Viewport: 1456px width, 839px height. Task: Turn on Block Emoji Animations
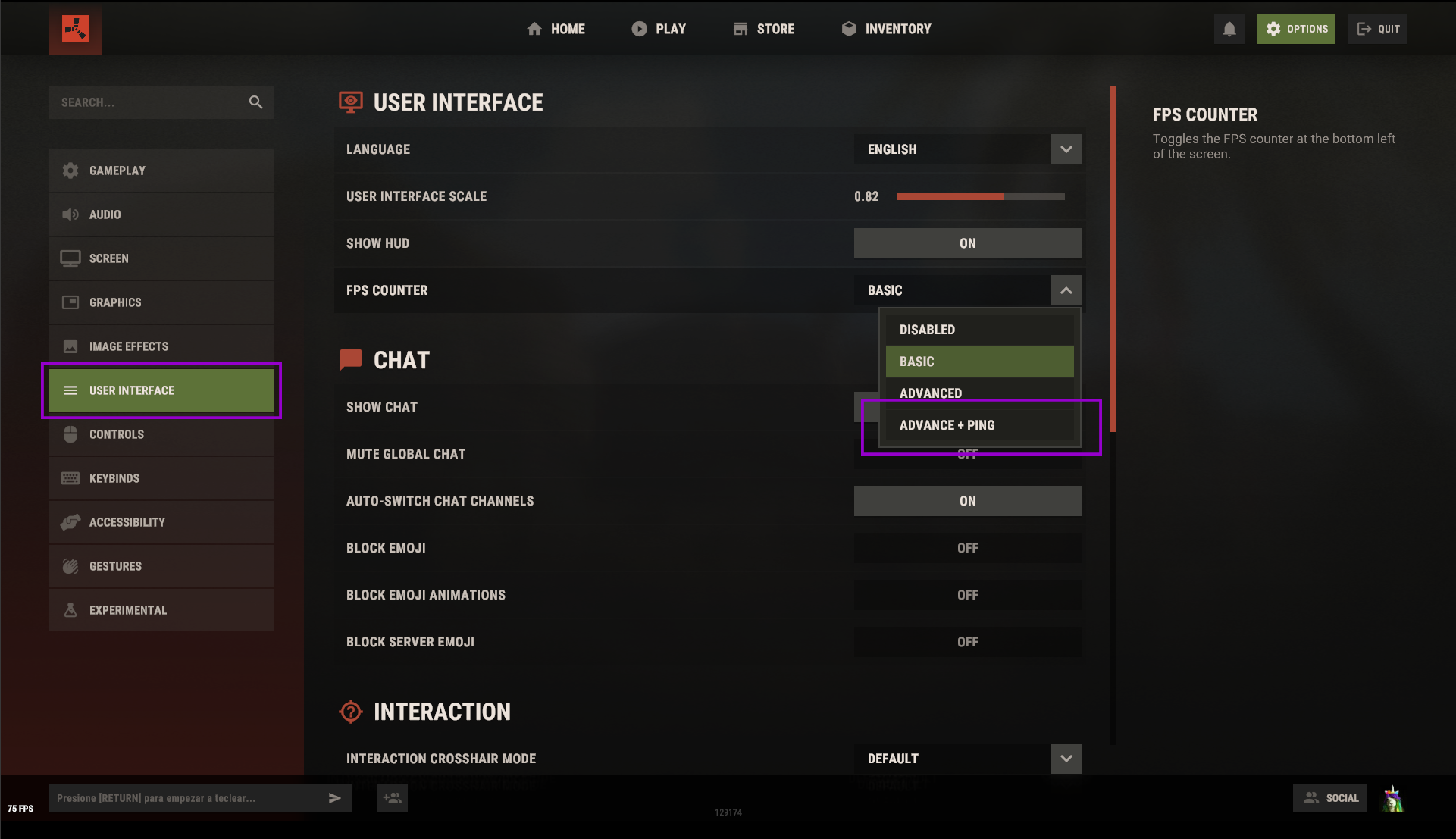967,595
